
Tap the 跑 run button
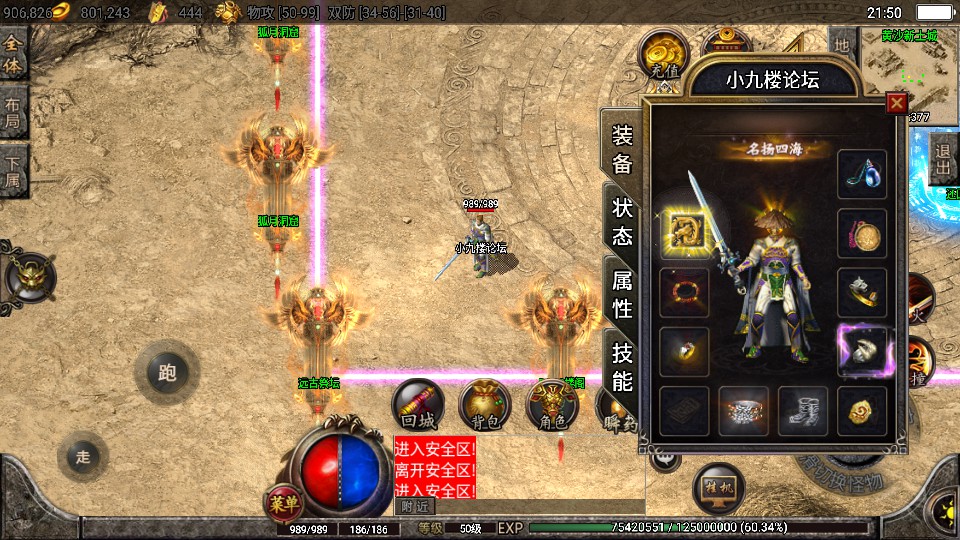pyautogui.click(x=166, y=373)
